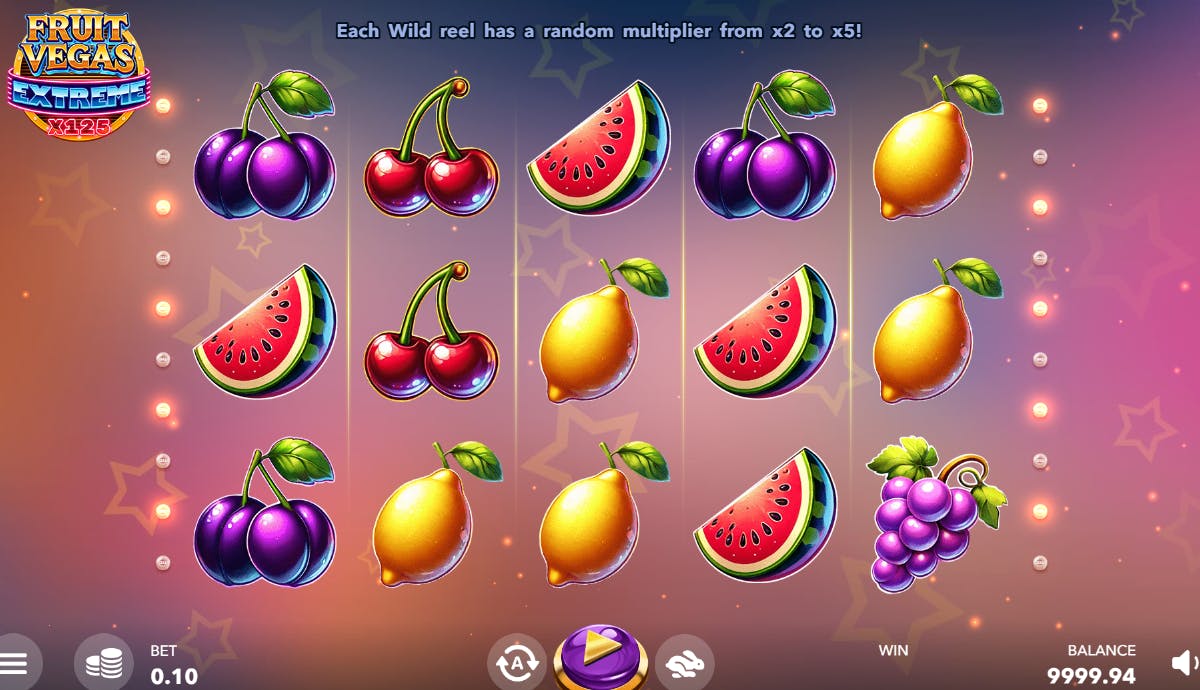Spin the reels with the purple play button
The height and width of the screenshot is (690, 1200).
(601, 657)
